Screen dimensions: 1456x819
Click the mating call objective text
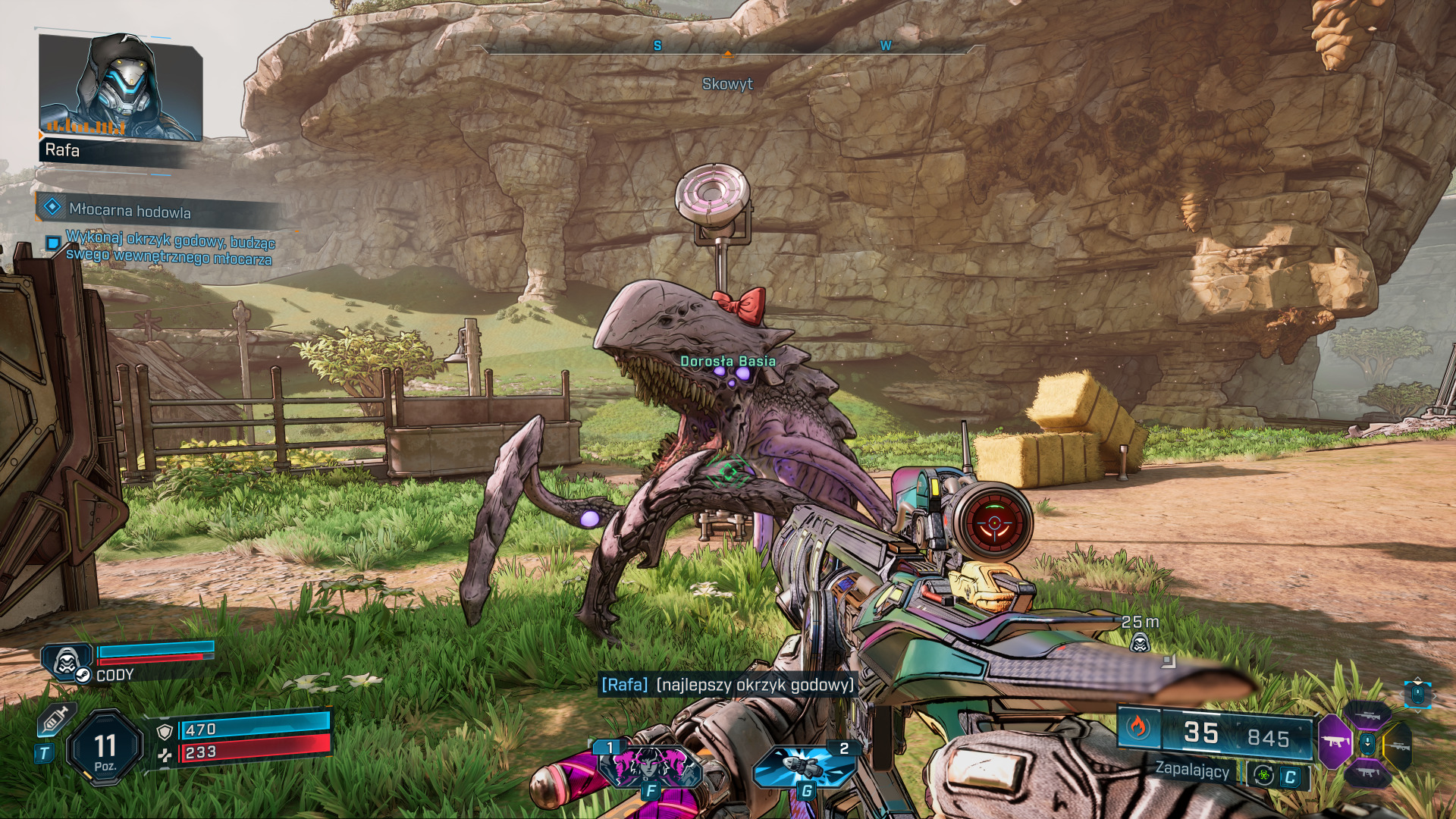pyautogui.click(x=170, y=249)
